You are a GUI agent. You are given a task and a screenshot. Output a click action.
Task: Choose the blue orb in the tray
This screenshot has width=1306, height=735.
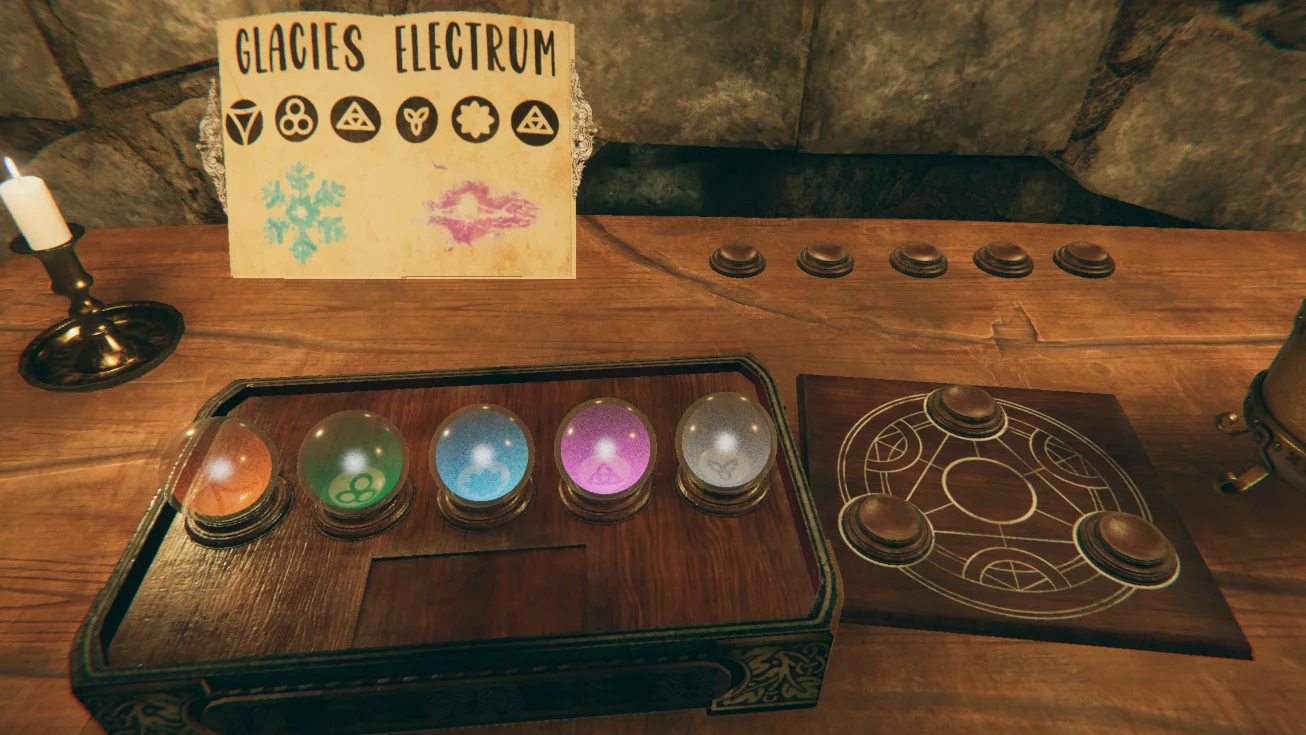point(481,456)
